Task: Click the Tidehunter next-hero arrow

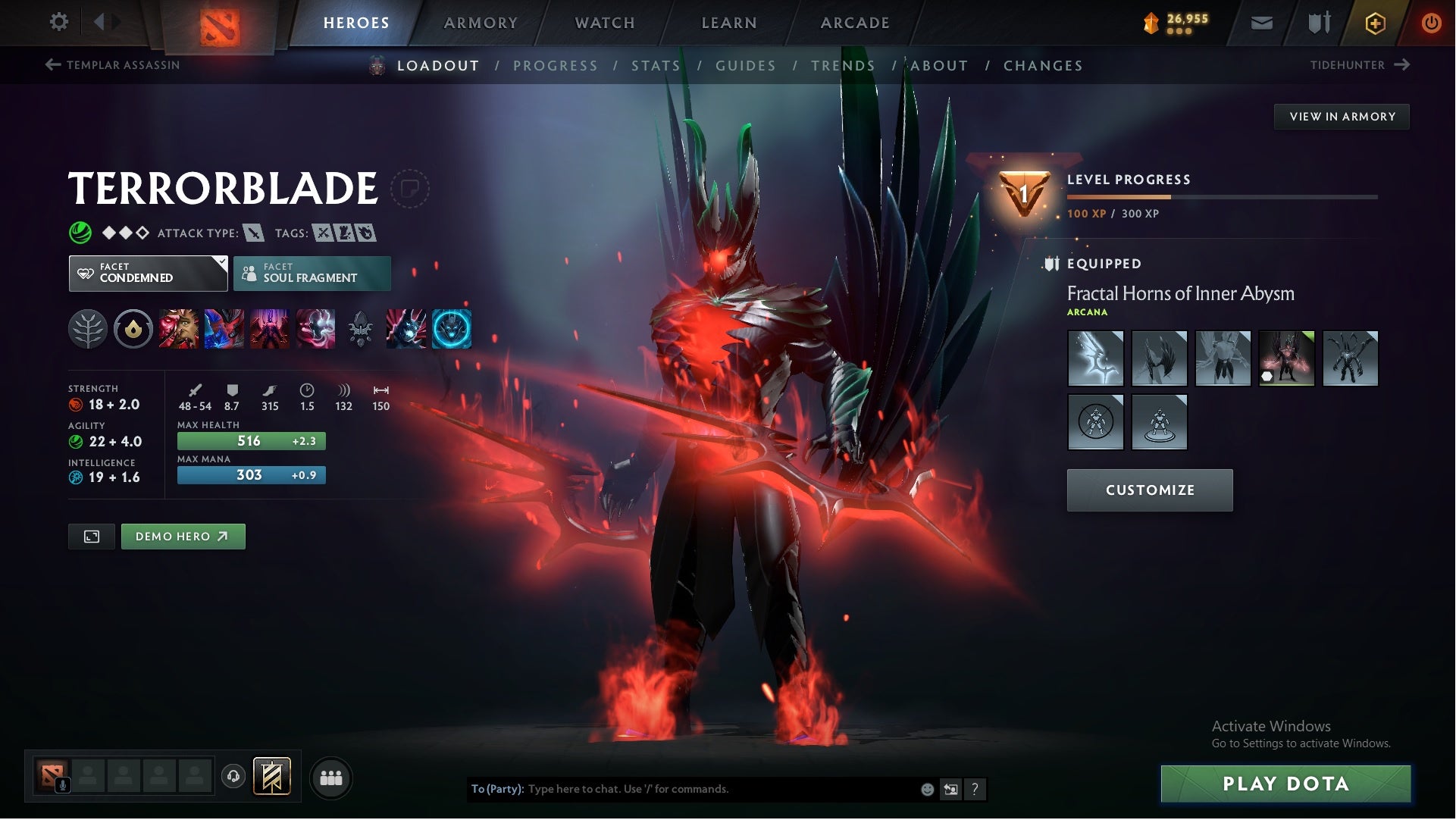Action: (x=1401, y=65)
